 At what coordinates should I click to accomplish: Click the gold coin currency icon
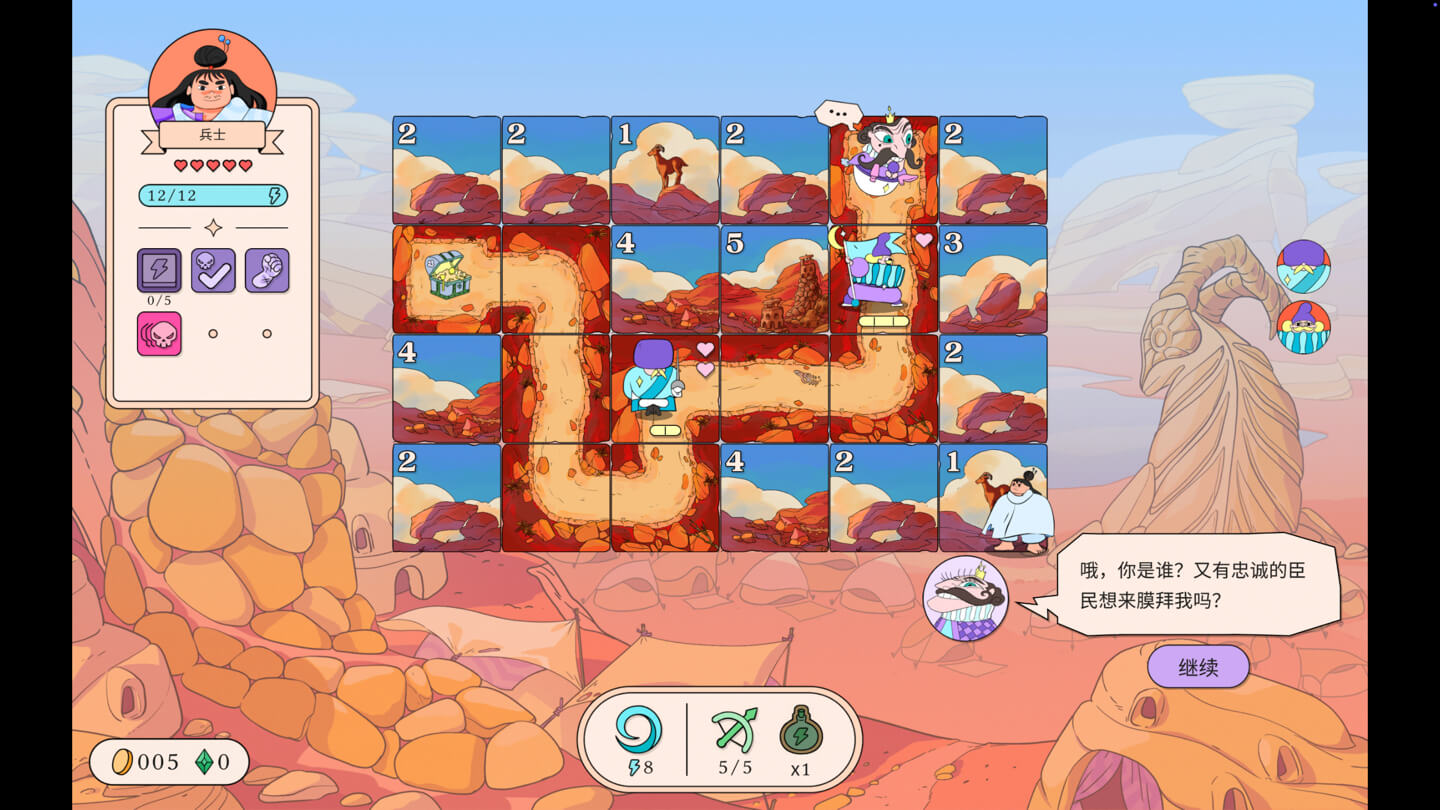click(123, 762)
